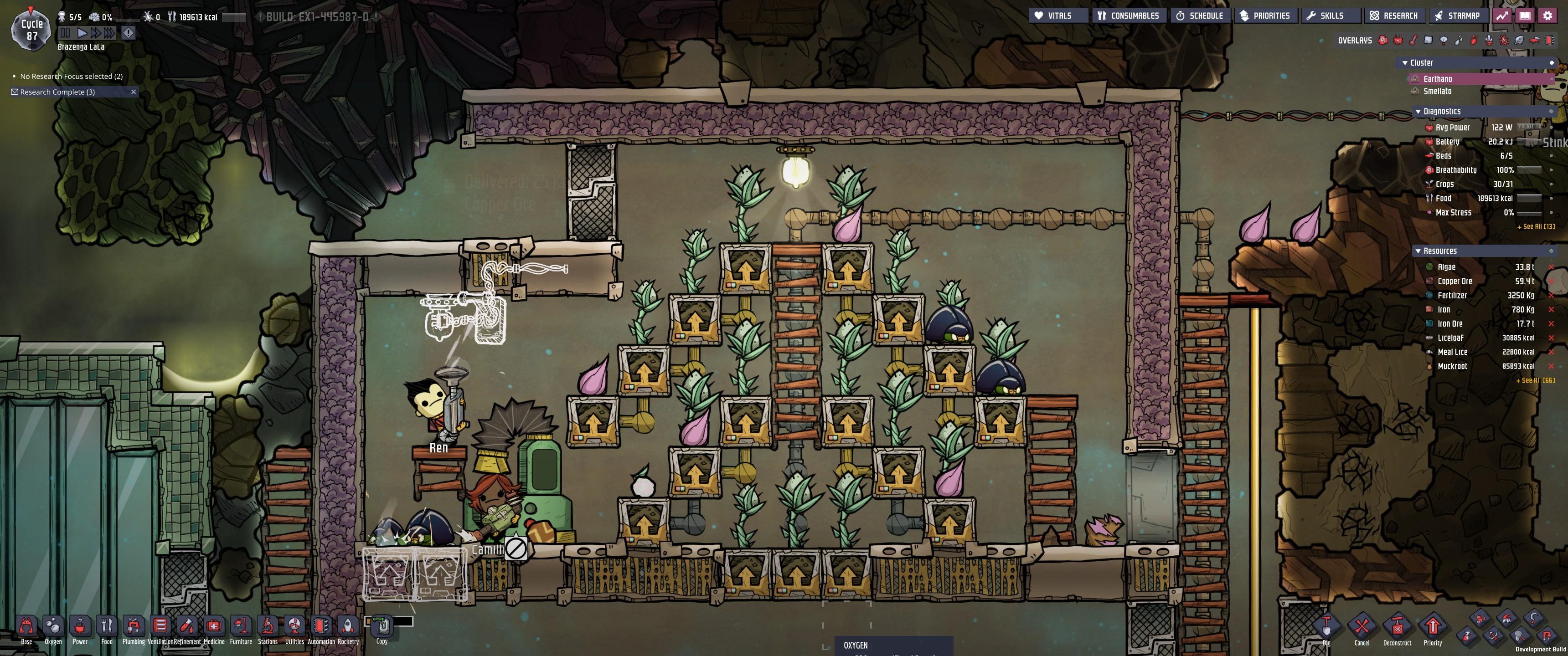The height and width of the screenshot is (656, 1568).
Task: Open the Germ overlay
Action: (1504, 40)
